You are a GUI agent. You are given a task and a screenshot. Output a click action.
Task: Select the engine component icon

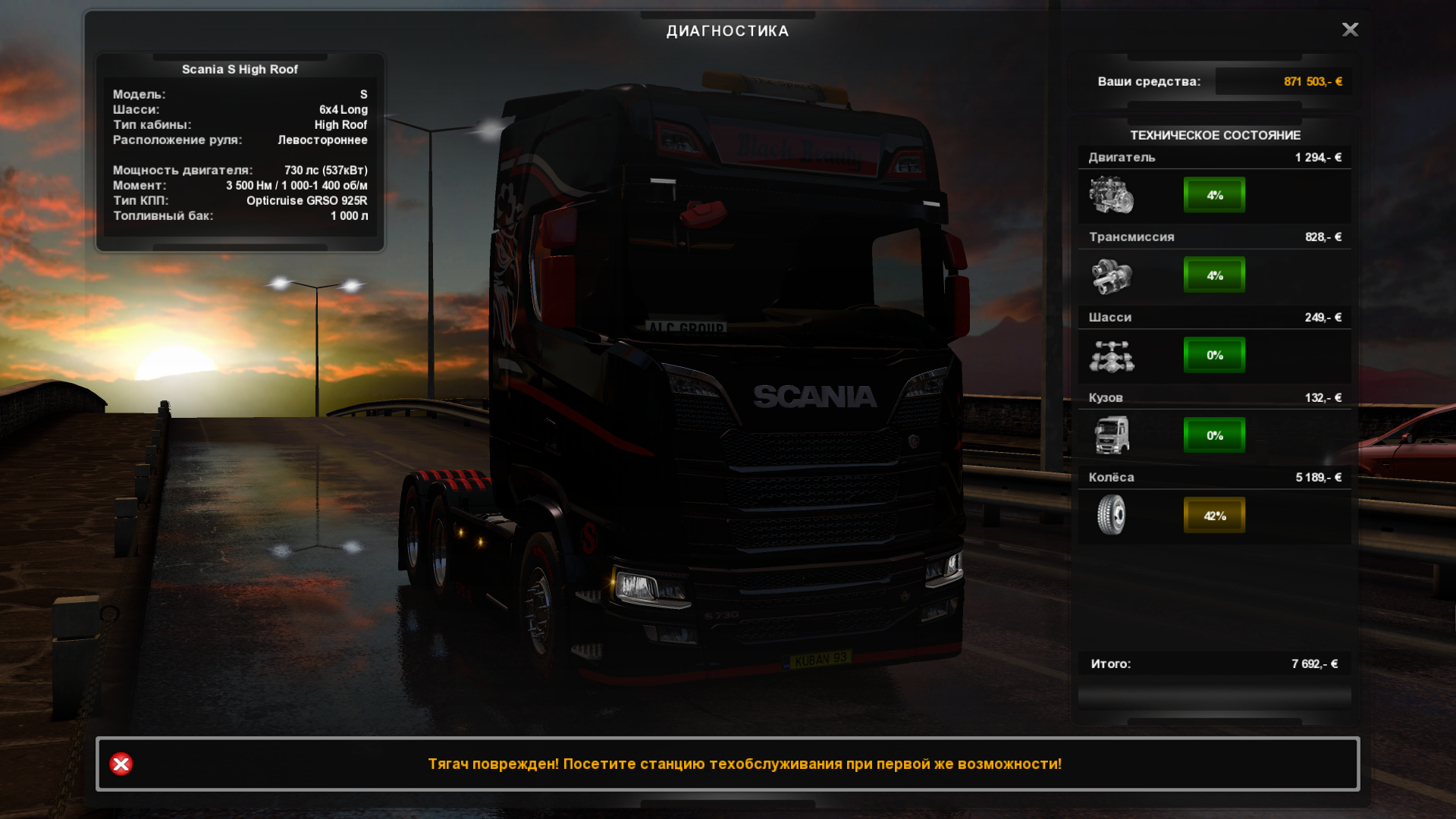pyautogui.click(x=1111, y=195)
